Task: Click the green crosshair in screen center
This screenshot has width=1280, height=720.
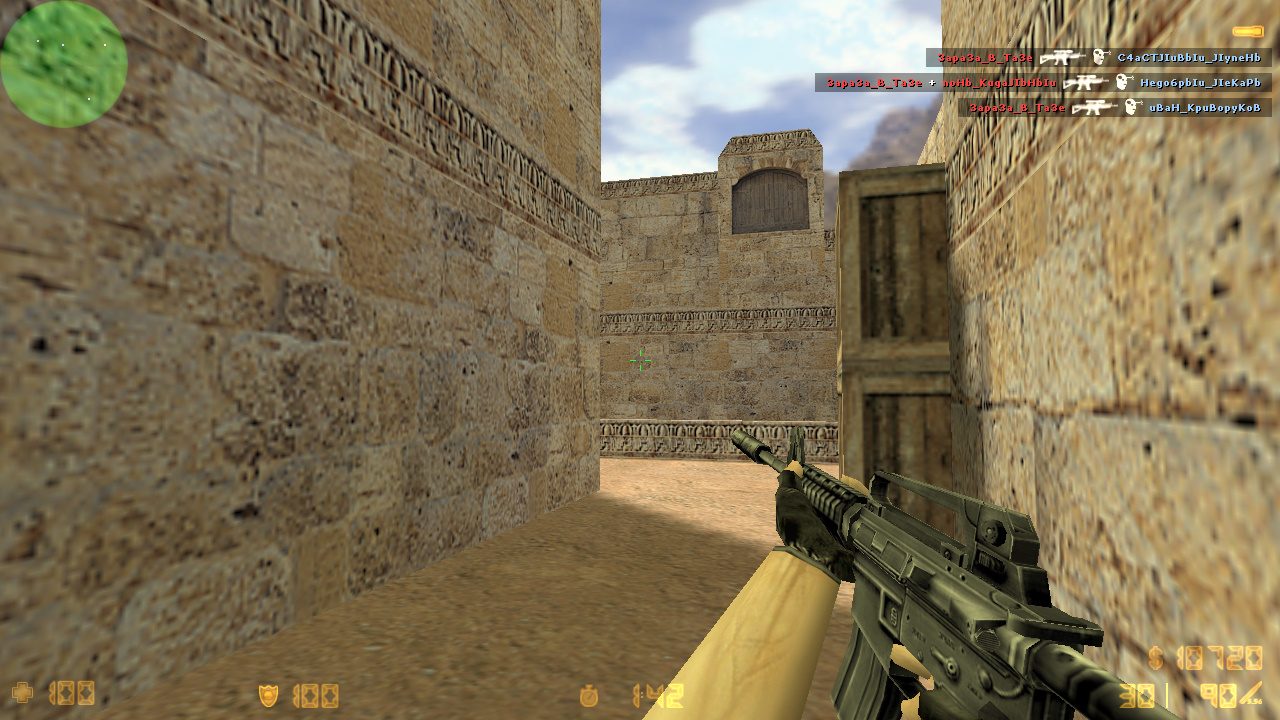Action: click(640, 361)
